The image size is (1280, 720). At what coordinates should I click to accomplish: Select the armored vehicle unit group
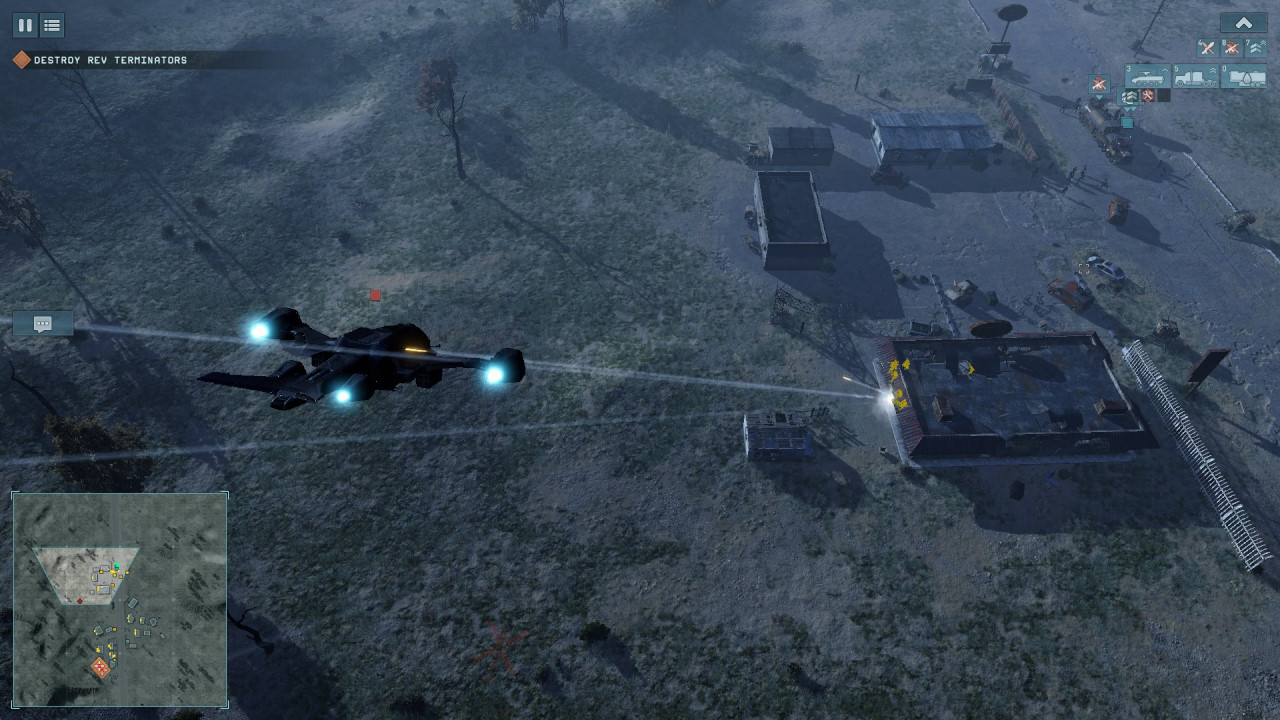(x=1147, y=77)
